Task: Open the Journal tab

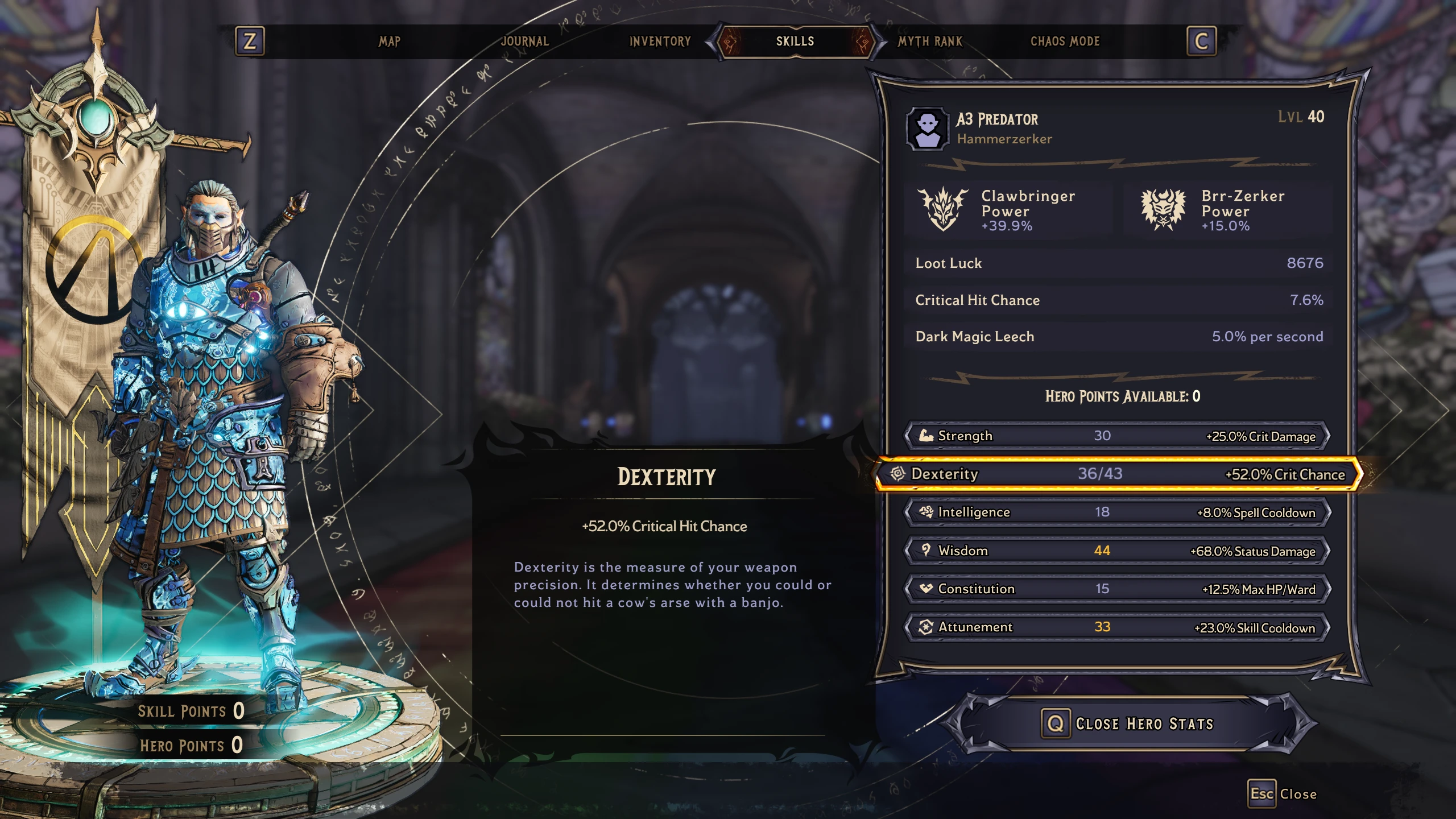Action: pyautogui.click(x=524, y=42)
